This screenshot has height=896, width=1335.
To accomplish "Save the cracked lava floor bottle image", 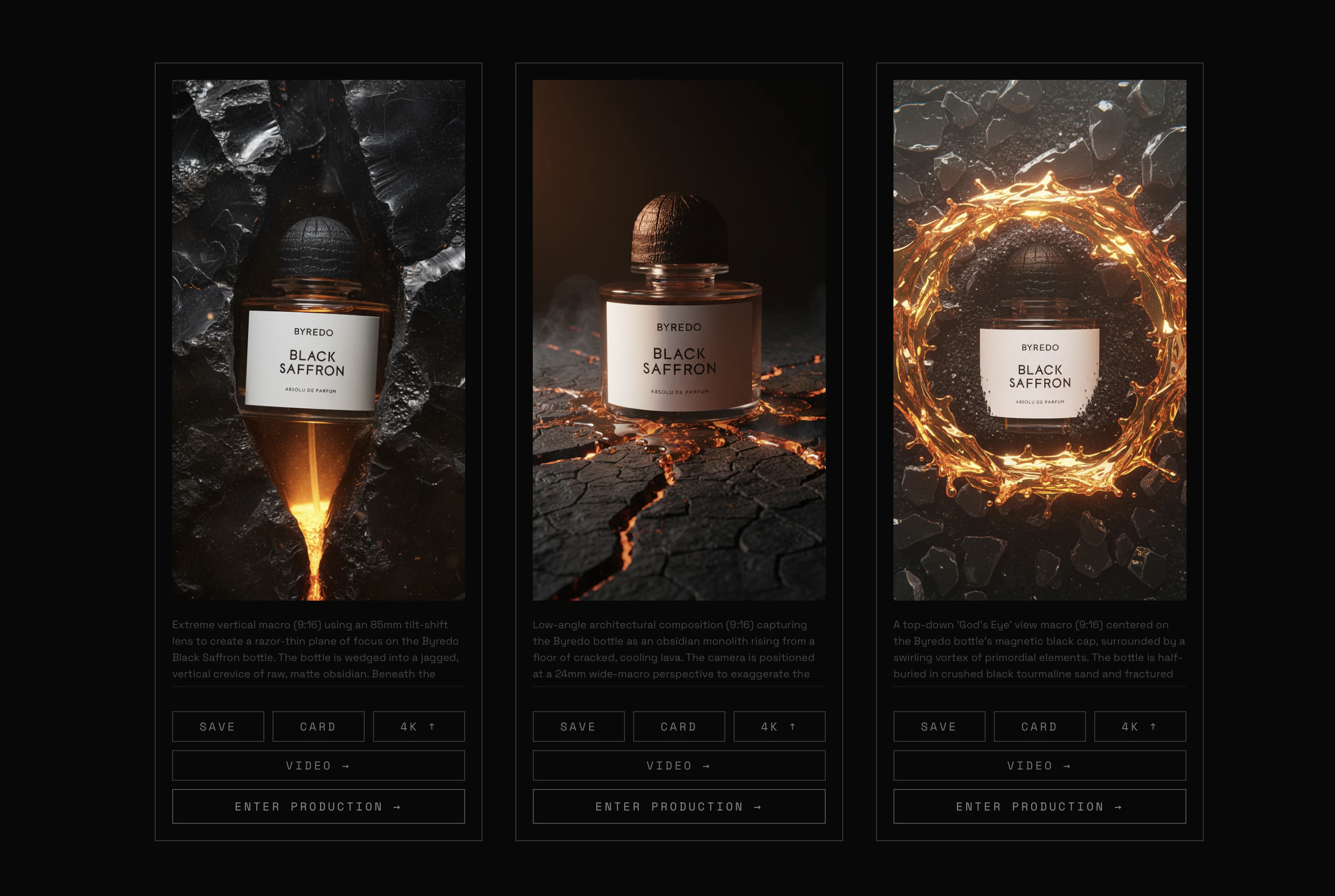I will coord(578,727).
